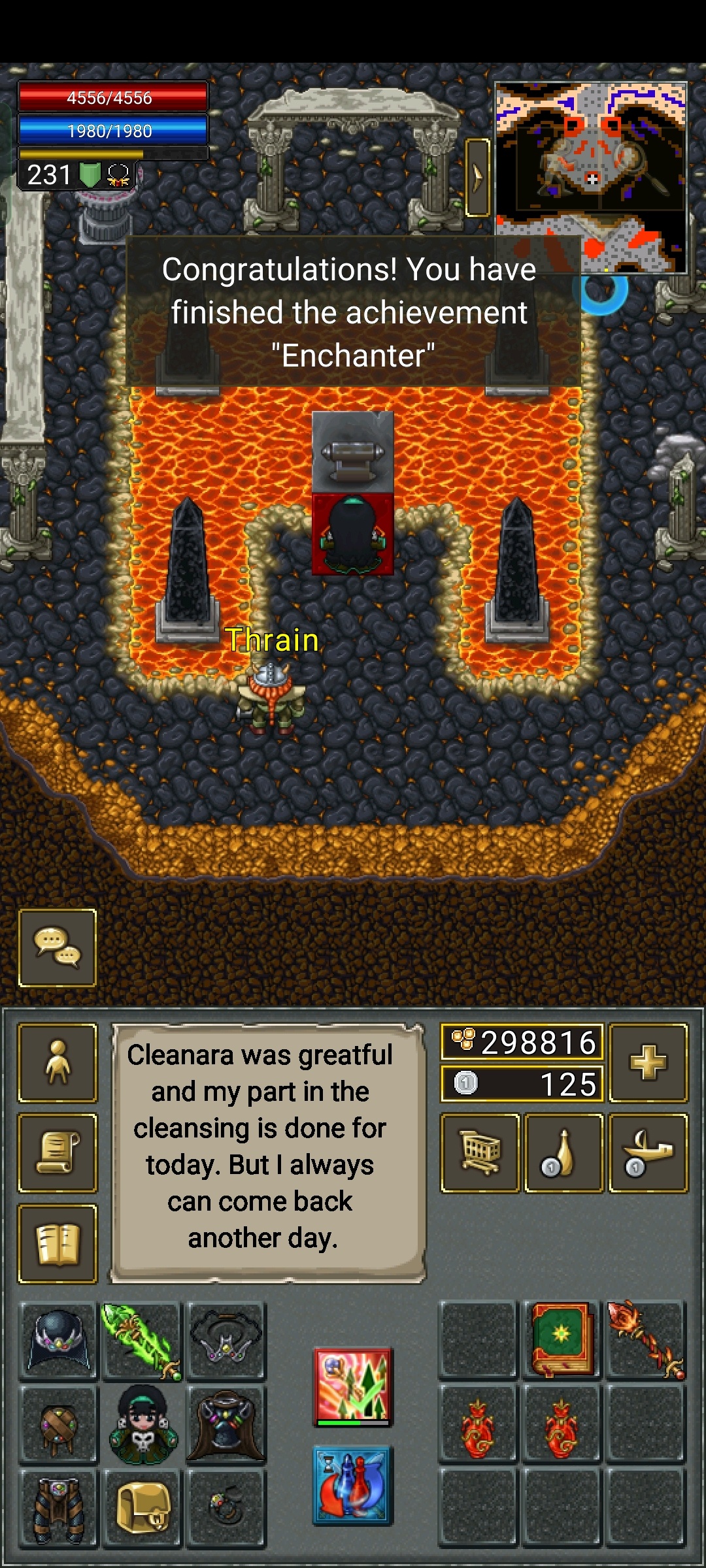Click the gold plus button
Image resolution: width=706 pixels, height=1568 pixels.
point(648,1063)
